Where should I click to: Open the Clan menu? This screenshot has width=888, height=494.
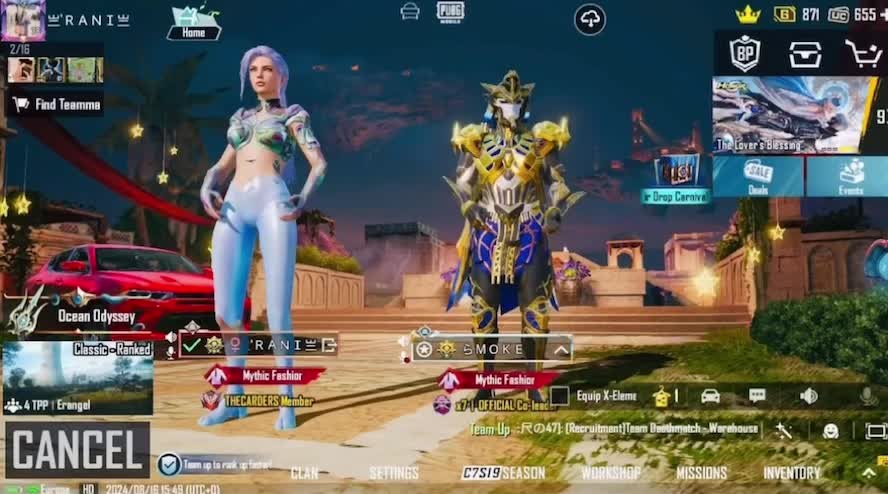[x=304, y=473]
